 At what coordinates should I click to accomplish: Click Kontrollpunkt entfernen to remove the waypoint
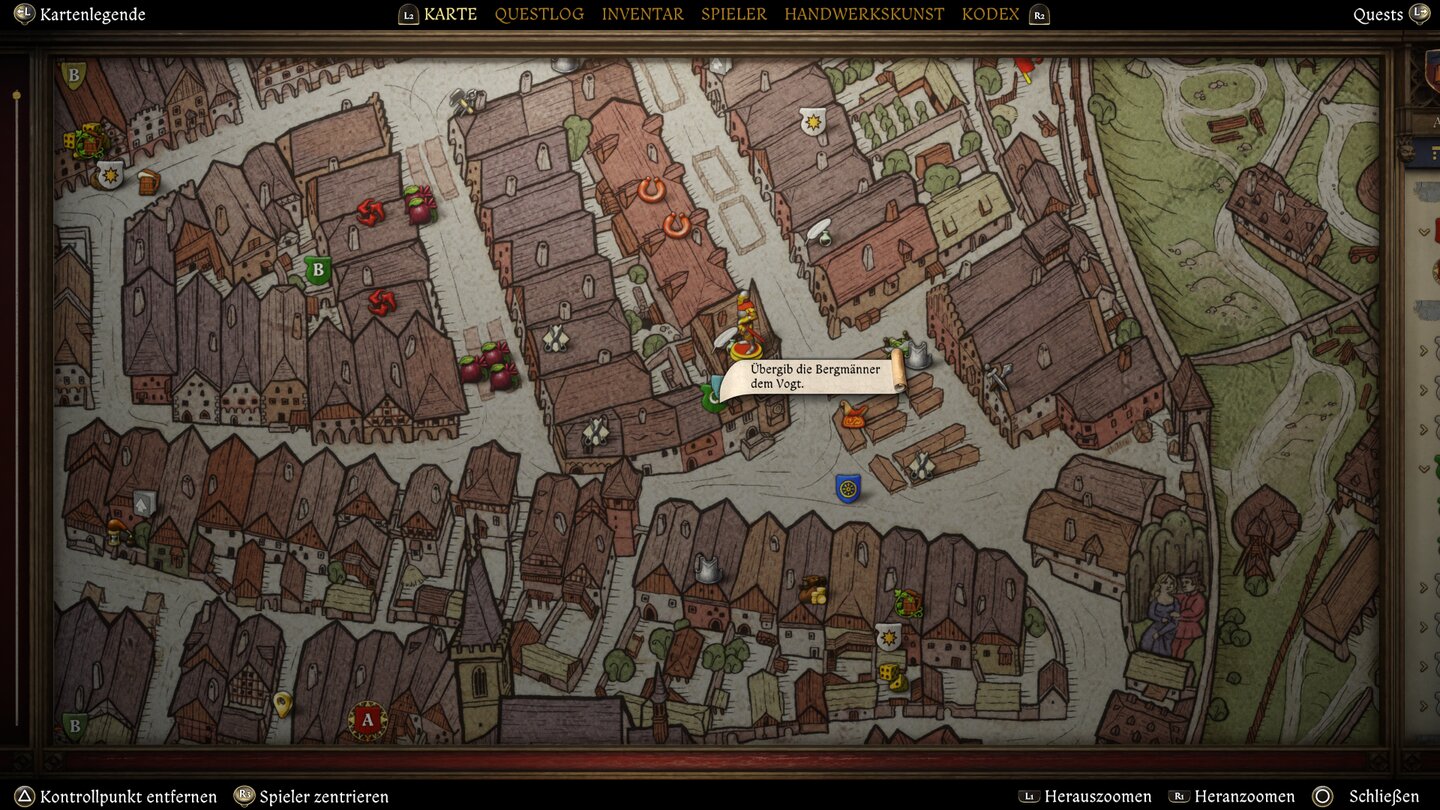point(128,797)
